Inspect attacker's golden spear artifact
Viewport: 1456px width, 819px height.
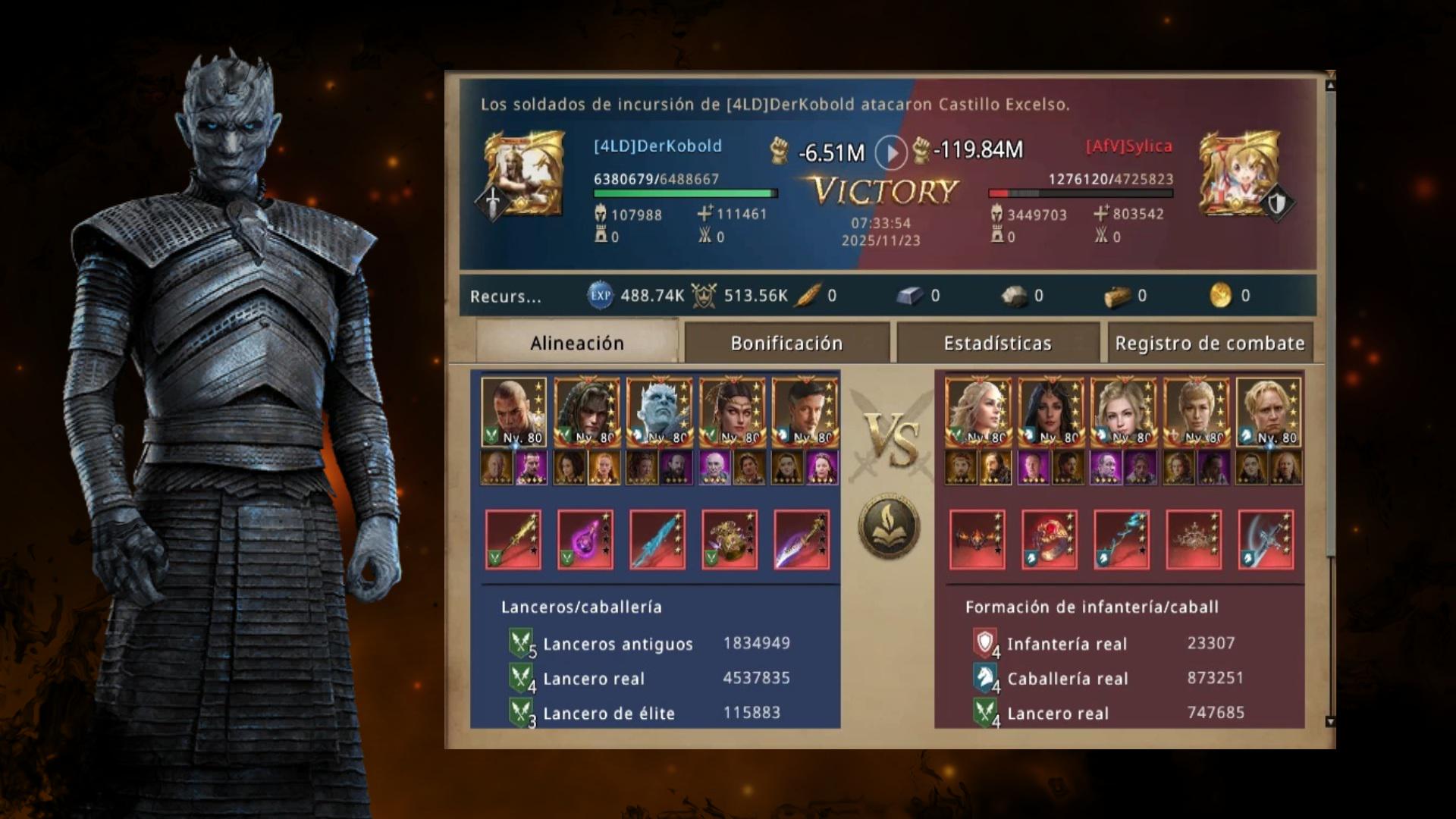513,539
